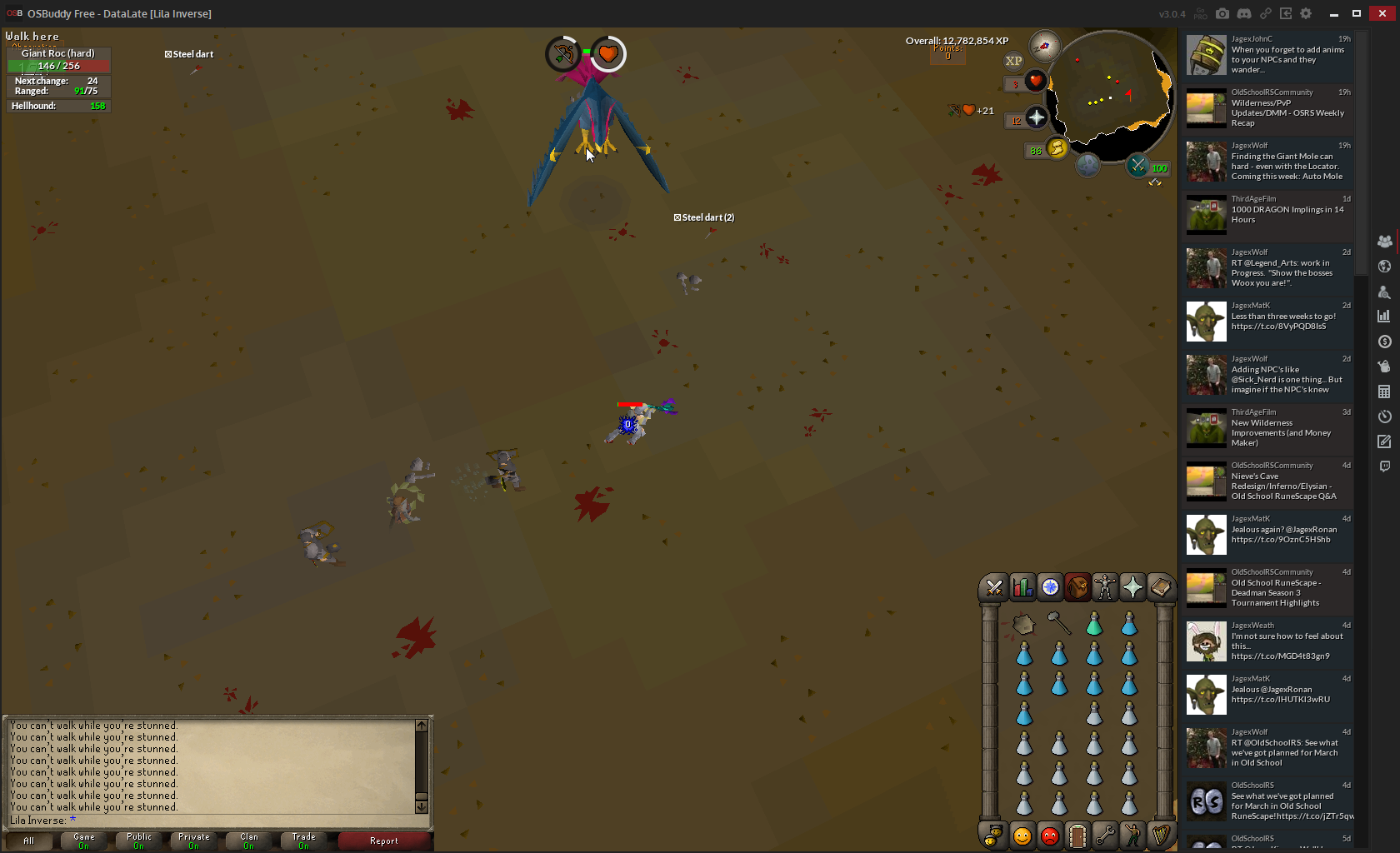This screenshot has width=1400, height=853.
Task: Open the Logout door tab
Action: pos(1077,836)
